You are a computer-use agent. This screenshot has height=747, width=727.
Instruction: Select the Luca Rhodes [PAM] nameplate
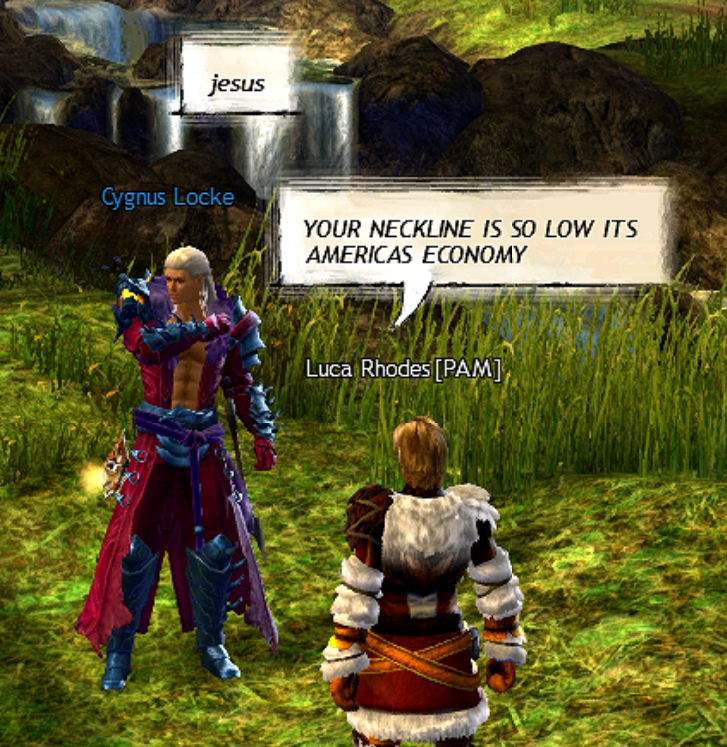(403, 371)
